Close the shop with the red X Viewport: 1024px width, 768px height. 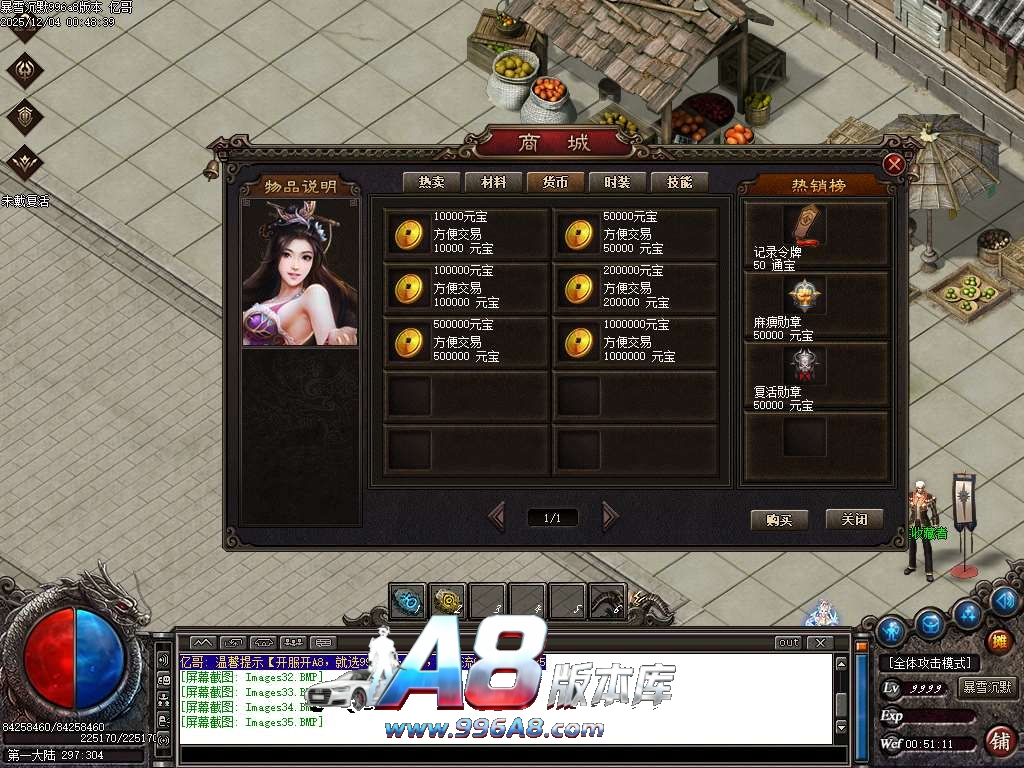click(895, 164)
